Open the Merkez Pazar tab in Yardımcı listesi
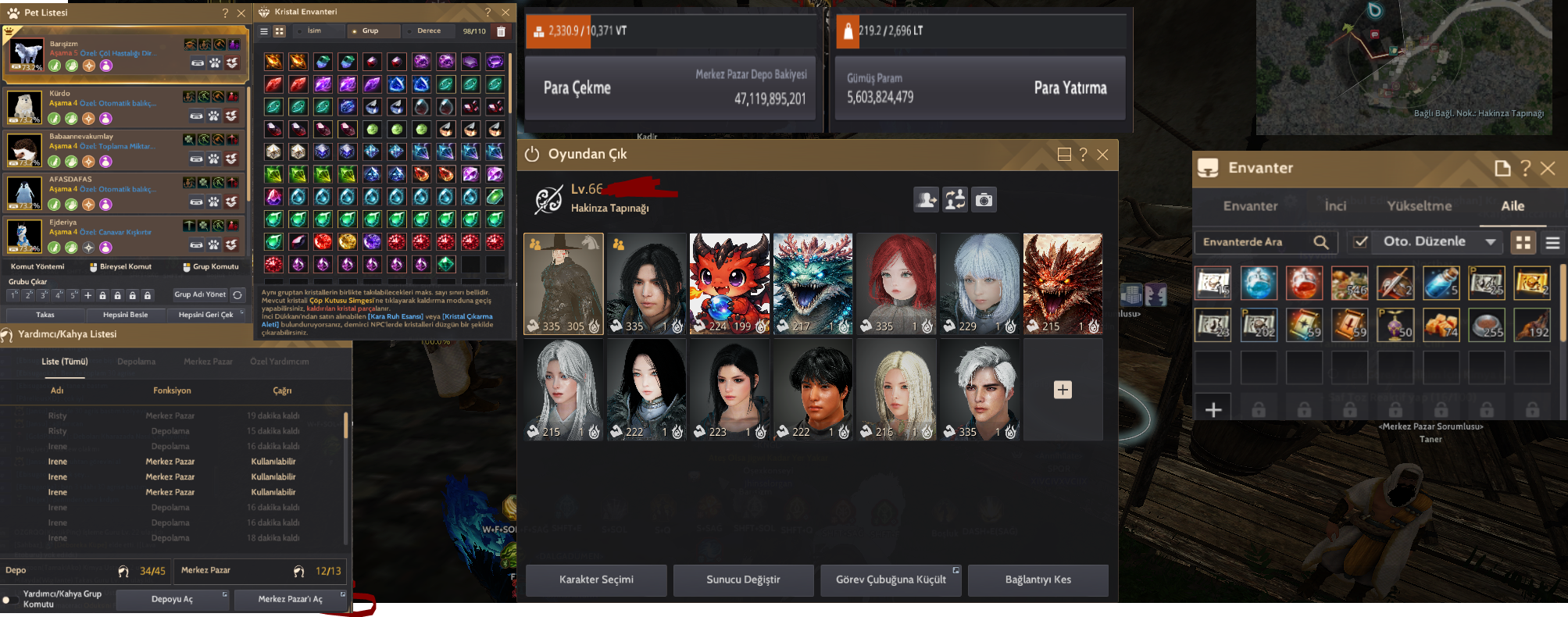Image resolution: width=1568 pixels, height=617 pixels. (207, 361)
